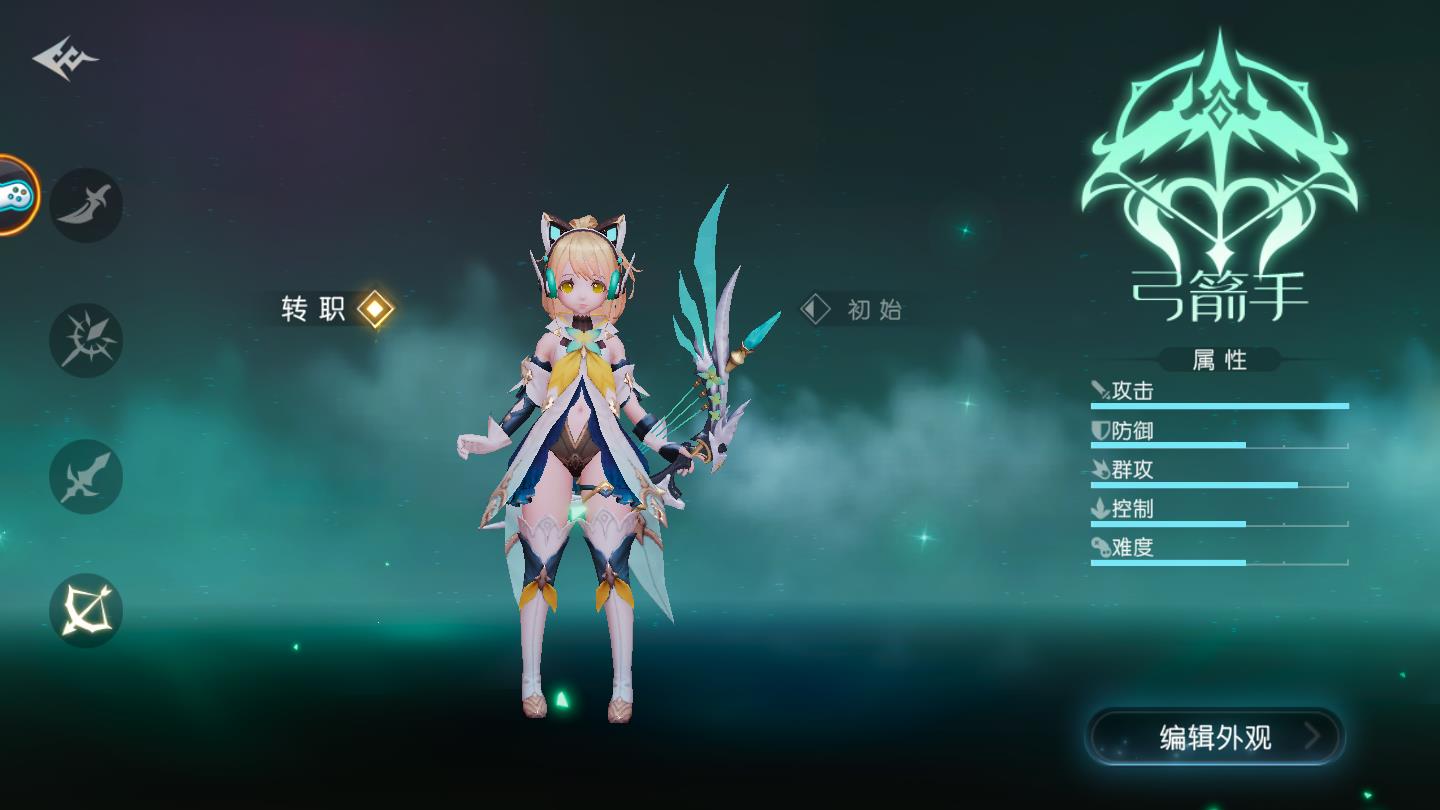Open the floating gamepad overlay icon
The width and height of the screenshot is (1440, 810).
[x=14, y=195]
